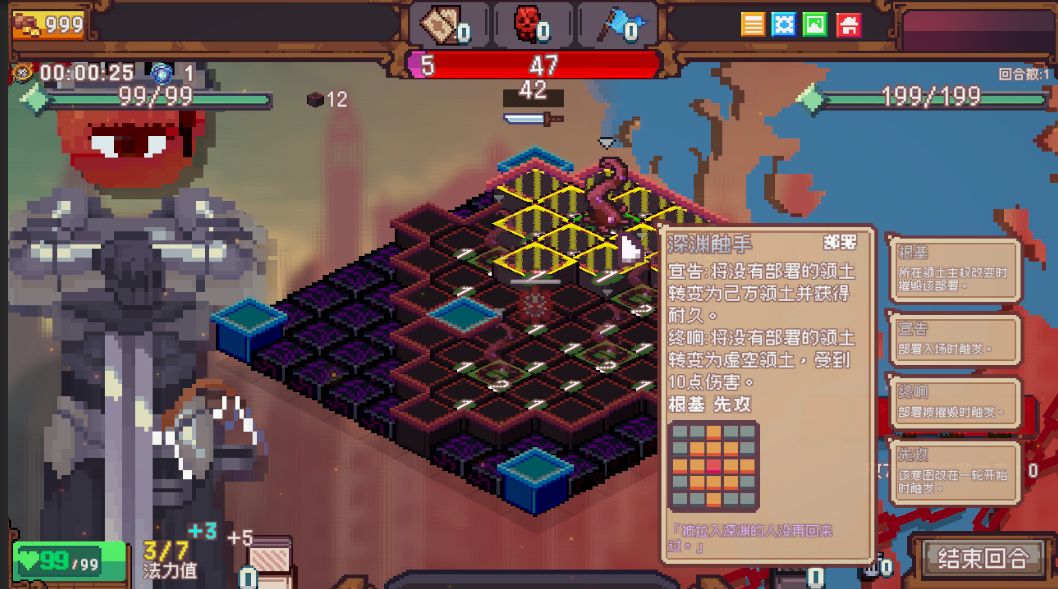
Task: Return home via the red house icon
Action: pyautogui.click(x=848, y=24)
